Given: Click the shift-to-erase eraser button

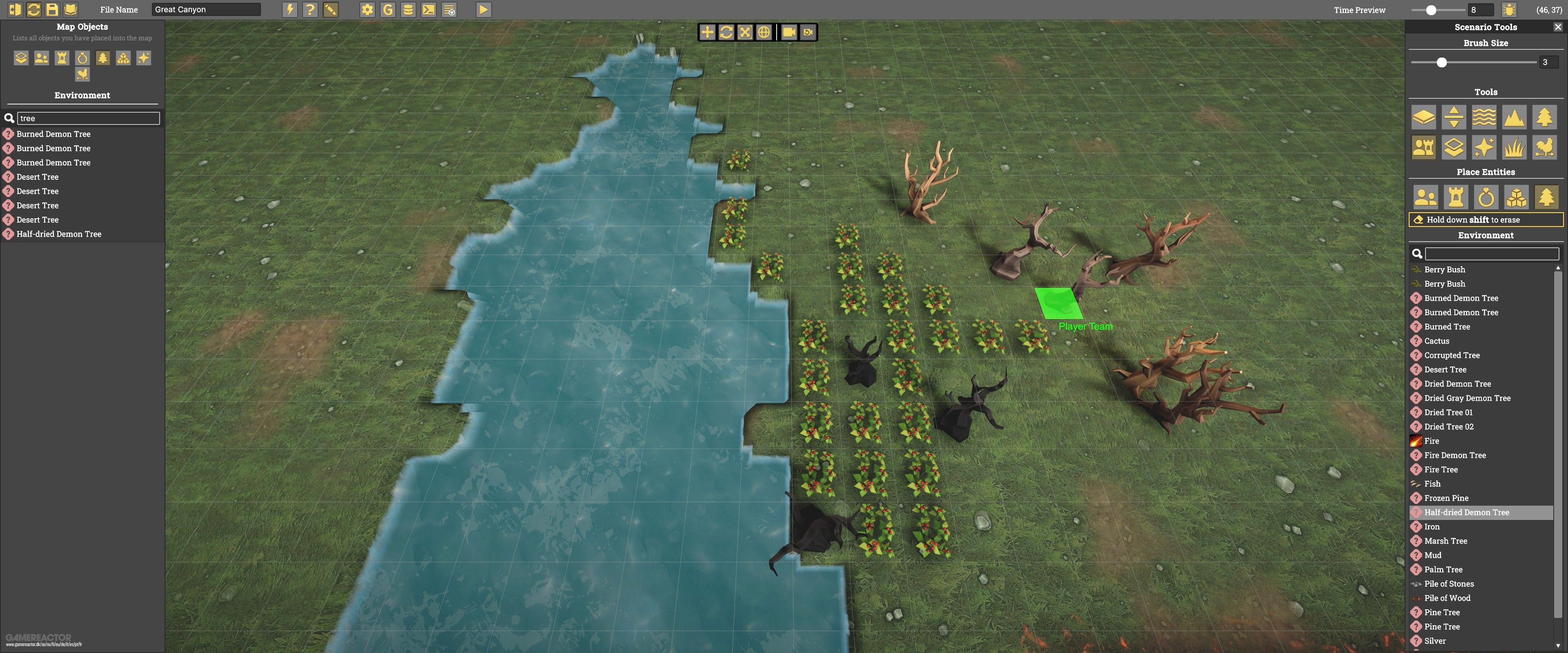Looking at the screenshot, I should click(x=1485, y=219).
